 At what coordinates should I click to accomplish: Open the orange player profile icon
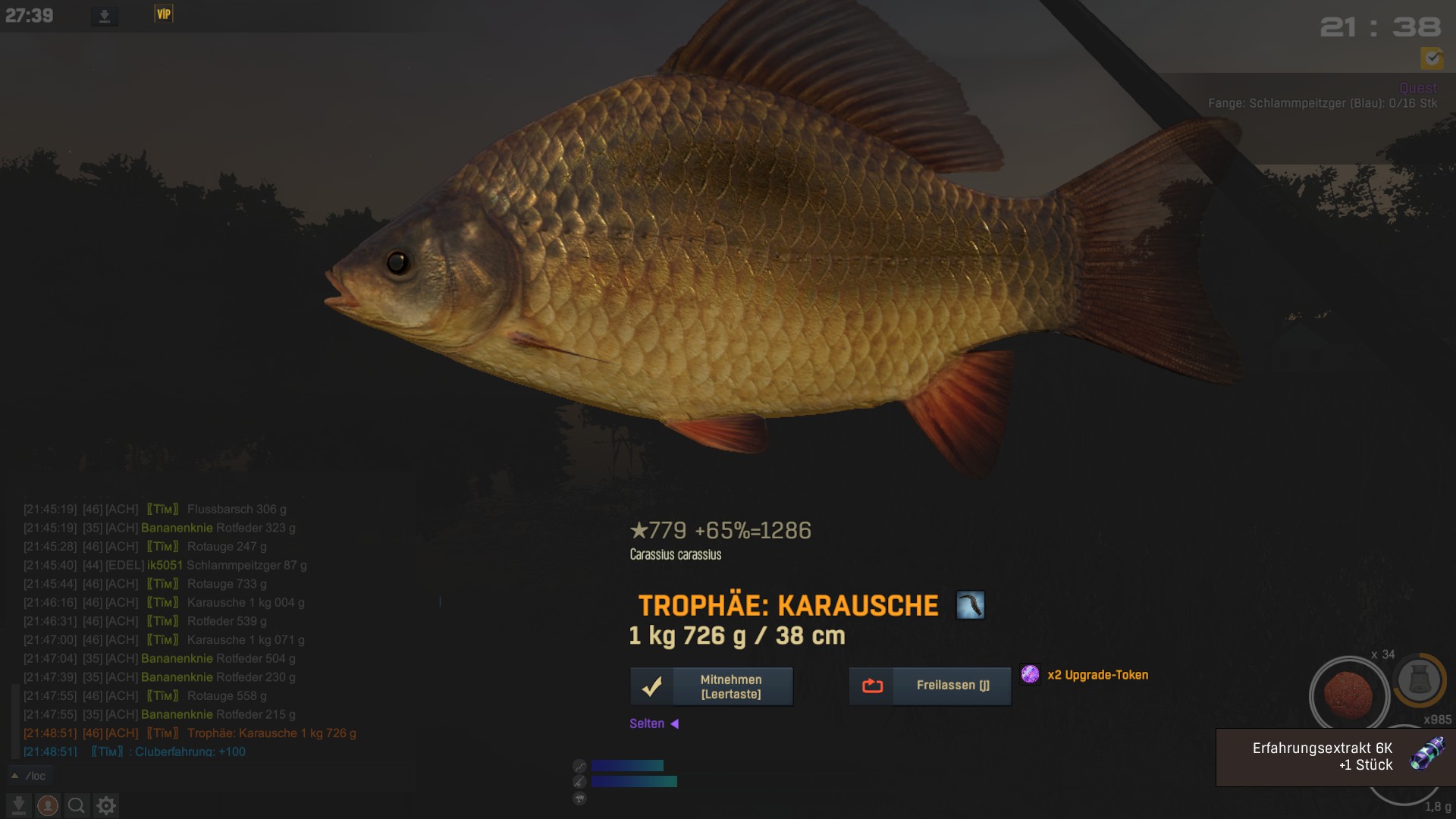tap(47, 805)
